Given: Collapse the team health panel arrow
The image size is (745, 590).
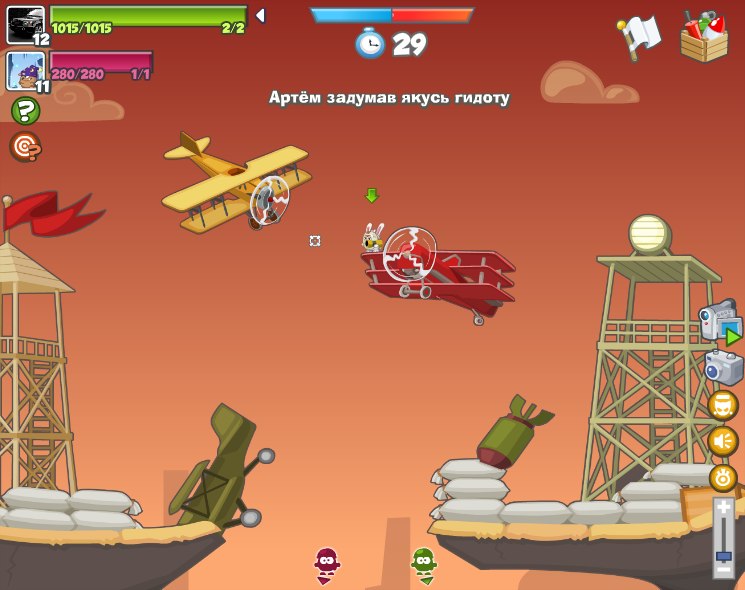Looking at the screenshot, I should [x=260, y=16].
